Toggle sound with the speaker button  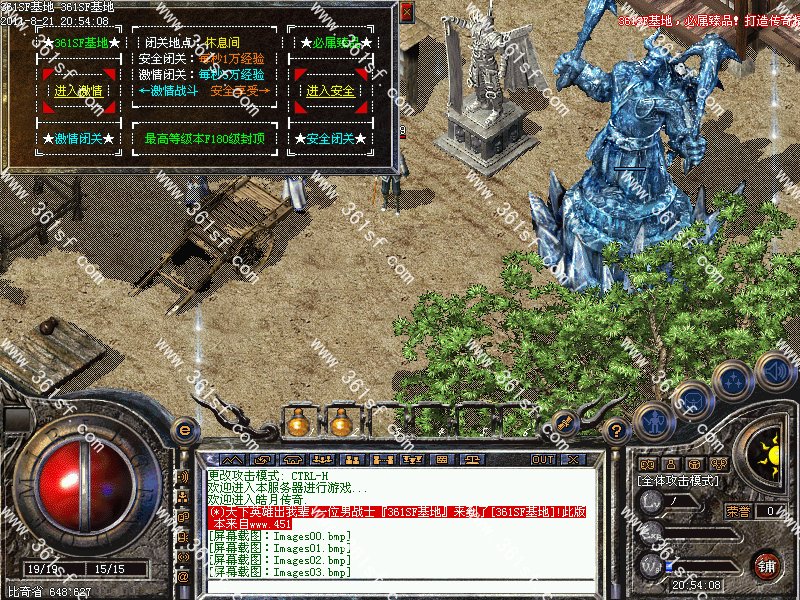(x=775, y=369)
